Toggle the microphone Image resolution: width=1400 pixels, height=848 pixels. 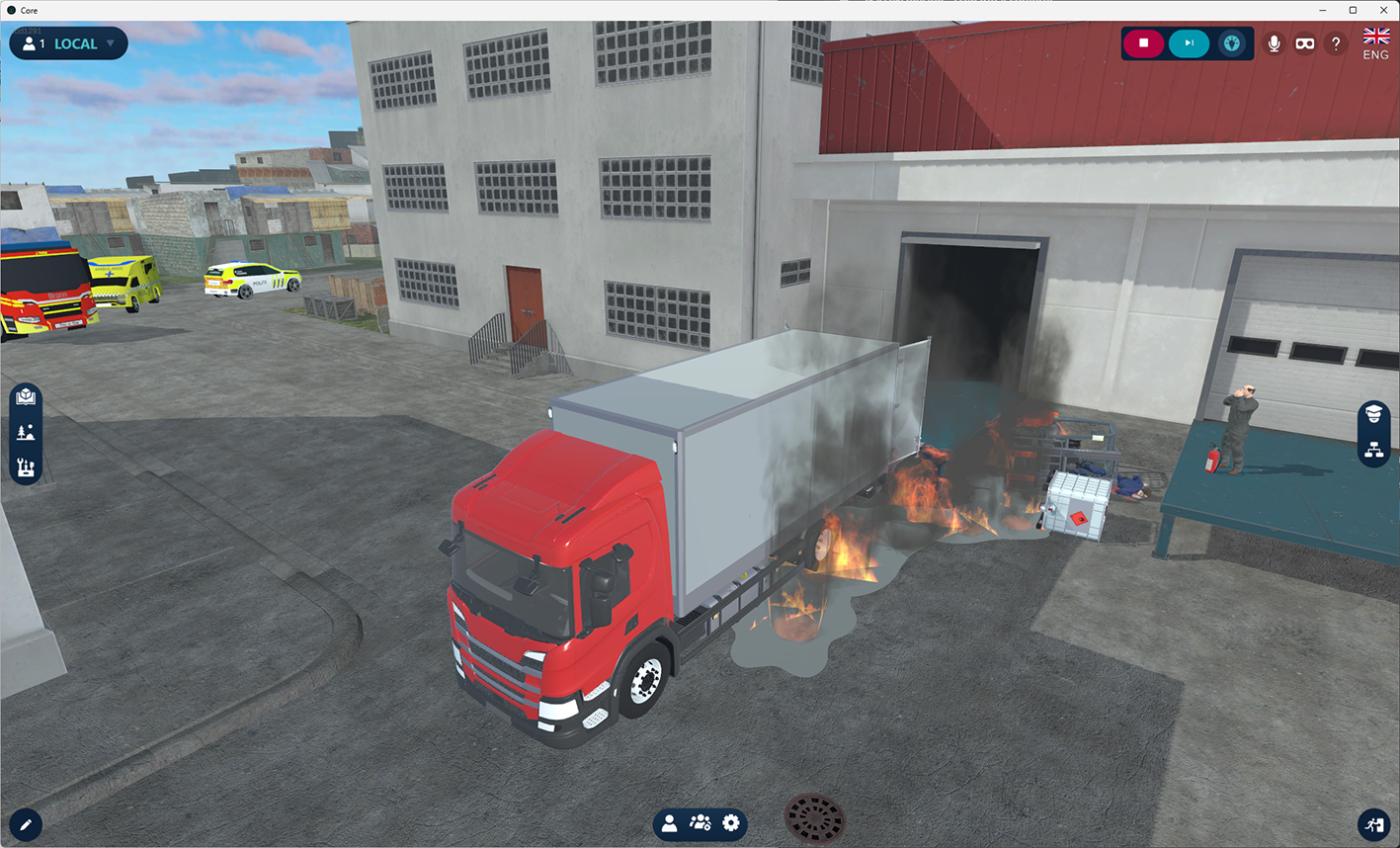click(x=1275, y=43)
